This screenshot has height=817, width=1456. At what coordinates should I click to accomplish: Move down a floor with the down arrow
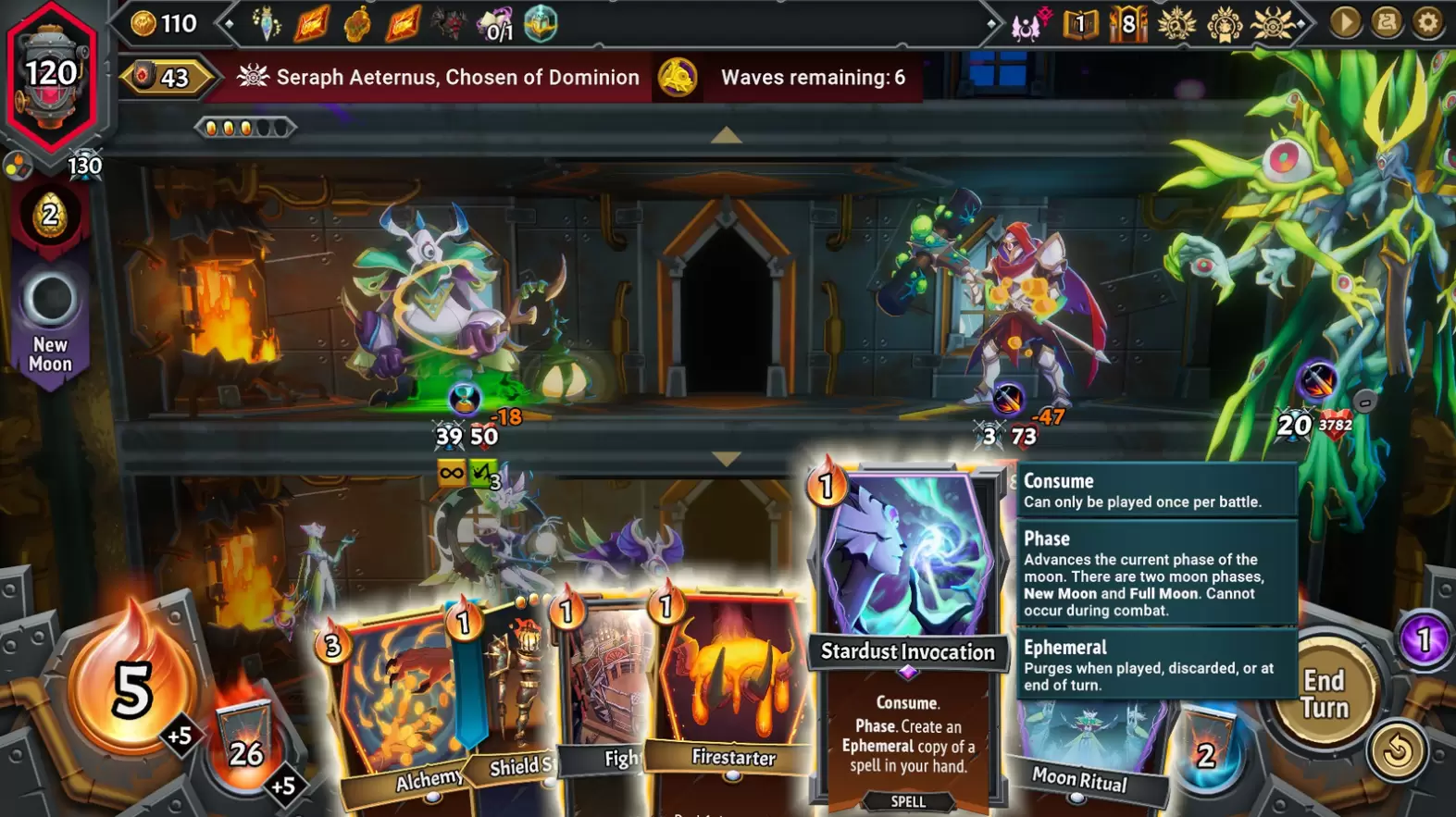[727, 458]
